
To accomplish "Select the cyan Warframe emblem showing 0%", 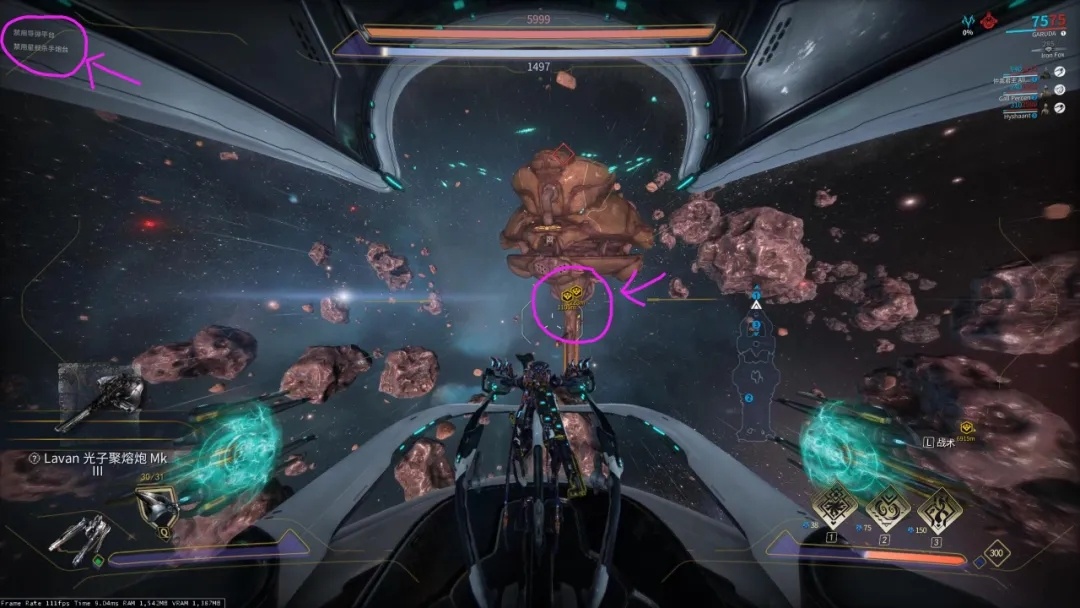I will 967,20.
